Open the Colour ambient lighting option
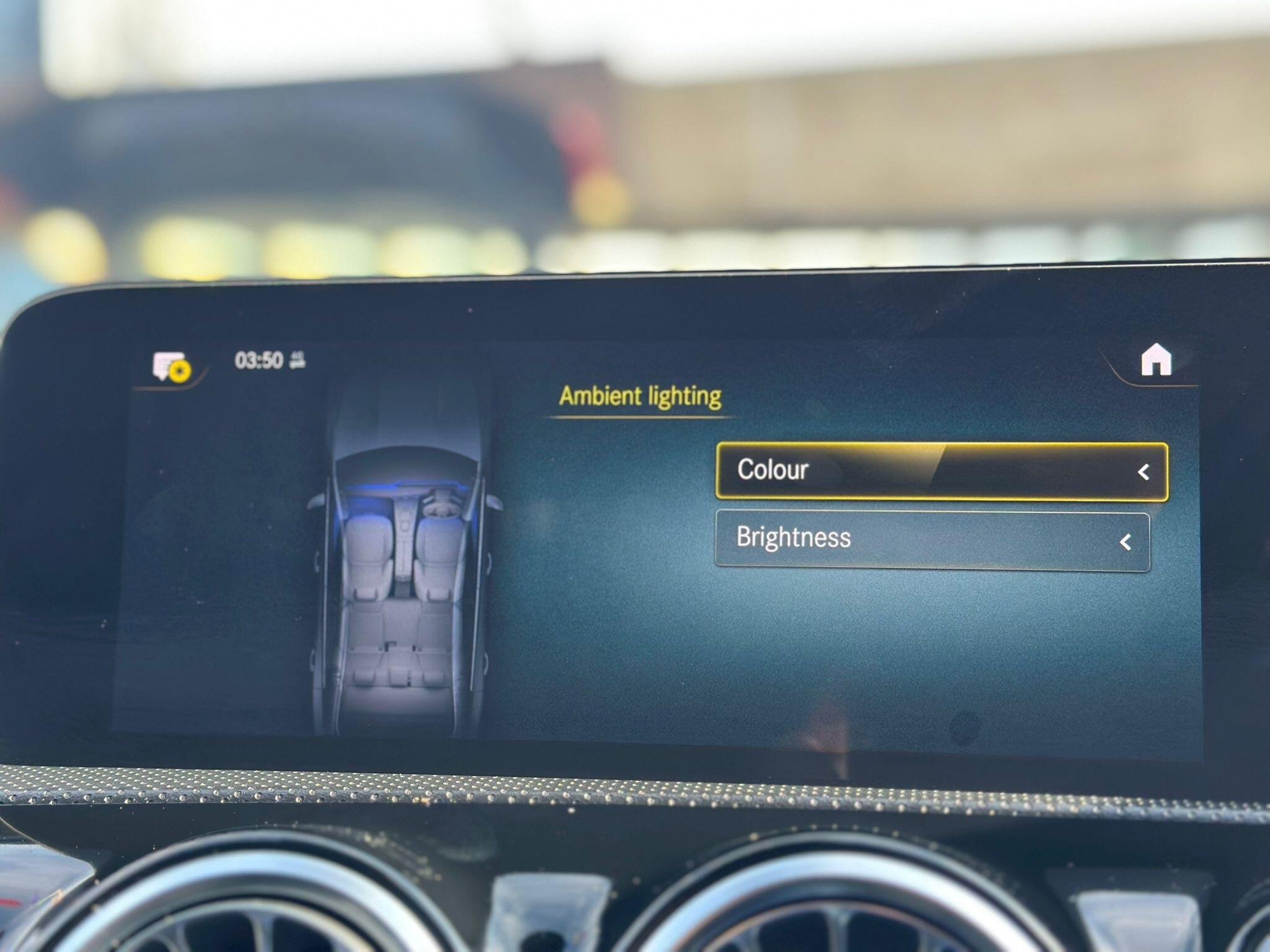Image resolution: width=1270 pixels, height=952 pixels. pos(941,471)
